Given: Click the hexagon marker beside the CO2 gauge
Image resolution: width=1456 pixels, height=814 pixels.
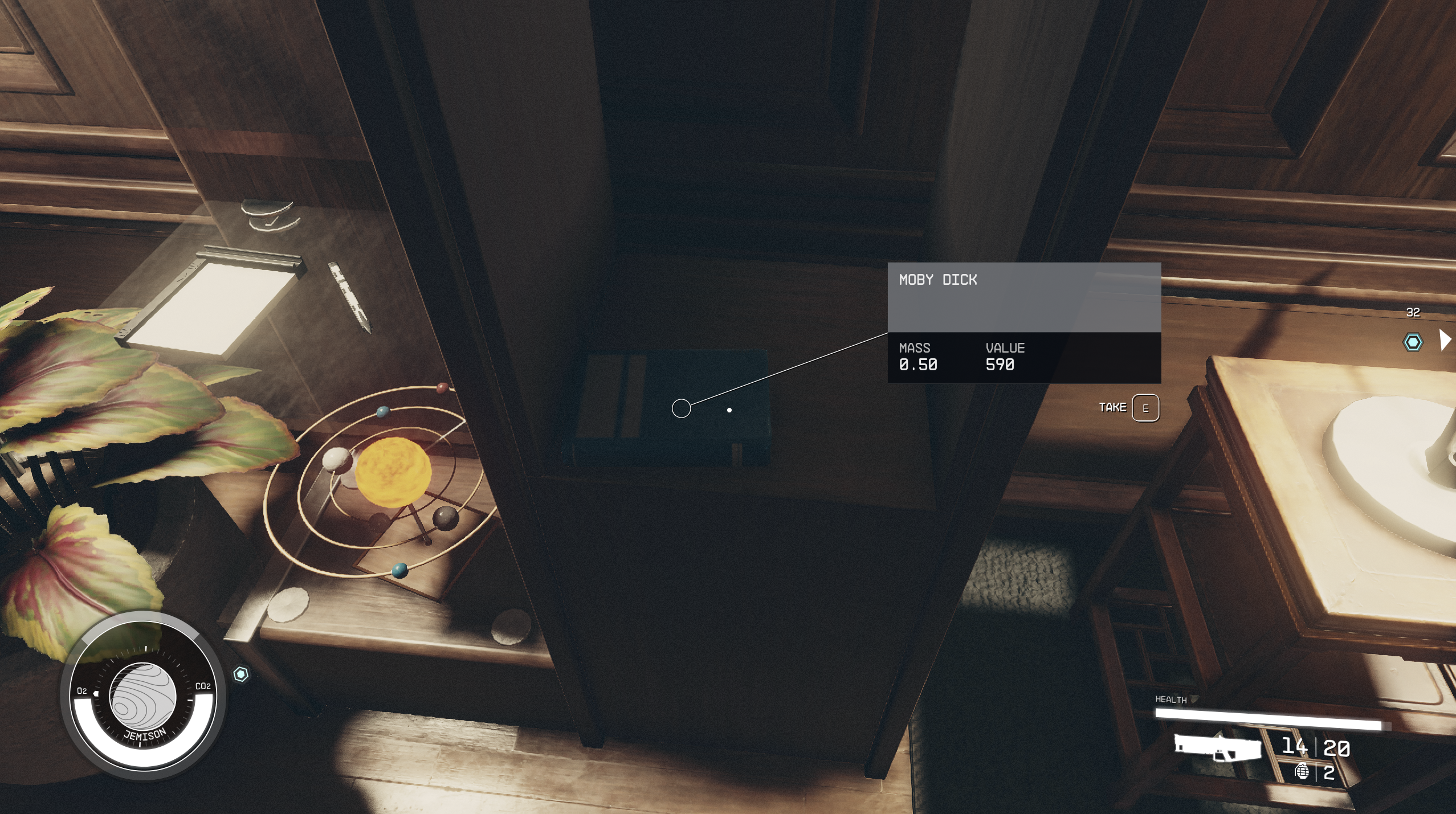Looking at the screenshot, I should tap(241, 674).
